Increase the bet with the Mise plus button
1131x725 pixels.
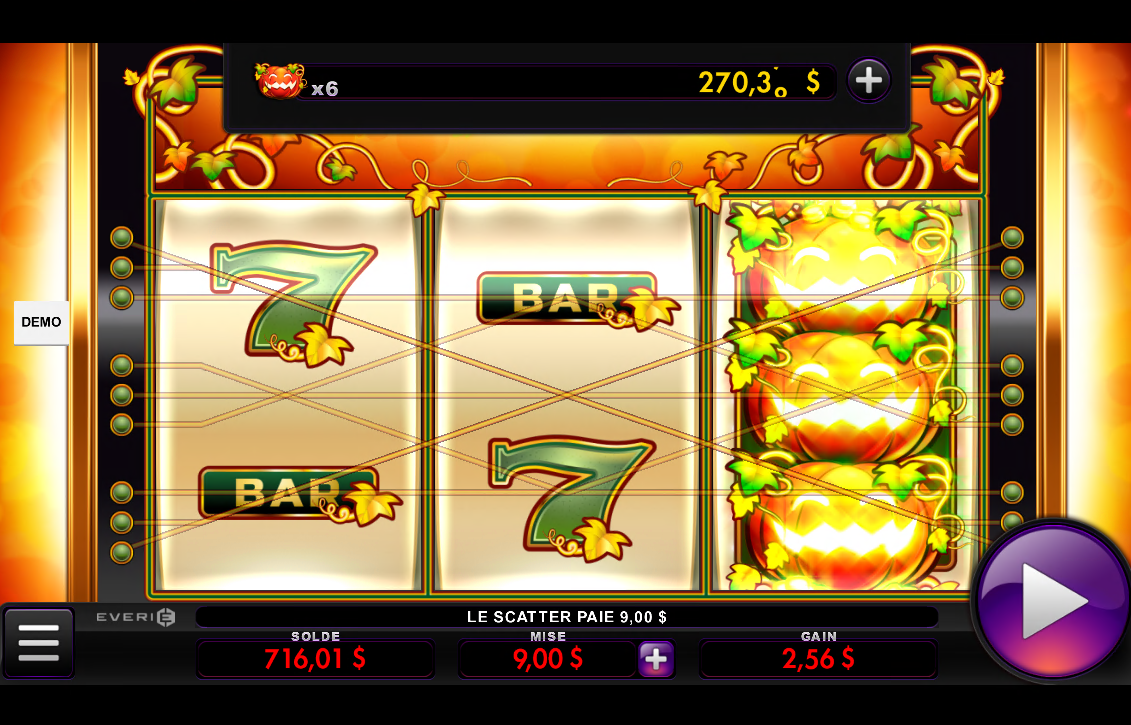click(x=656, y=659)
